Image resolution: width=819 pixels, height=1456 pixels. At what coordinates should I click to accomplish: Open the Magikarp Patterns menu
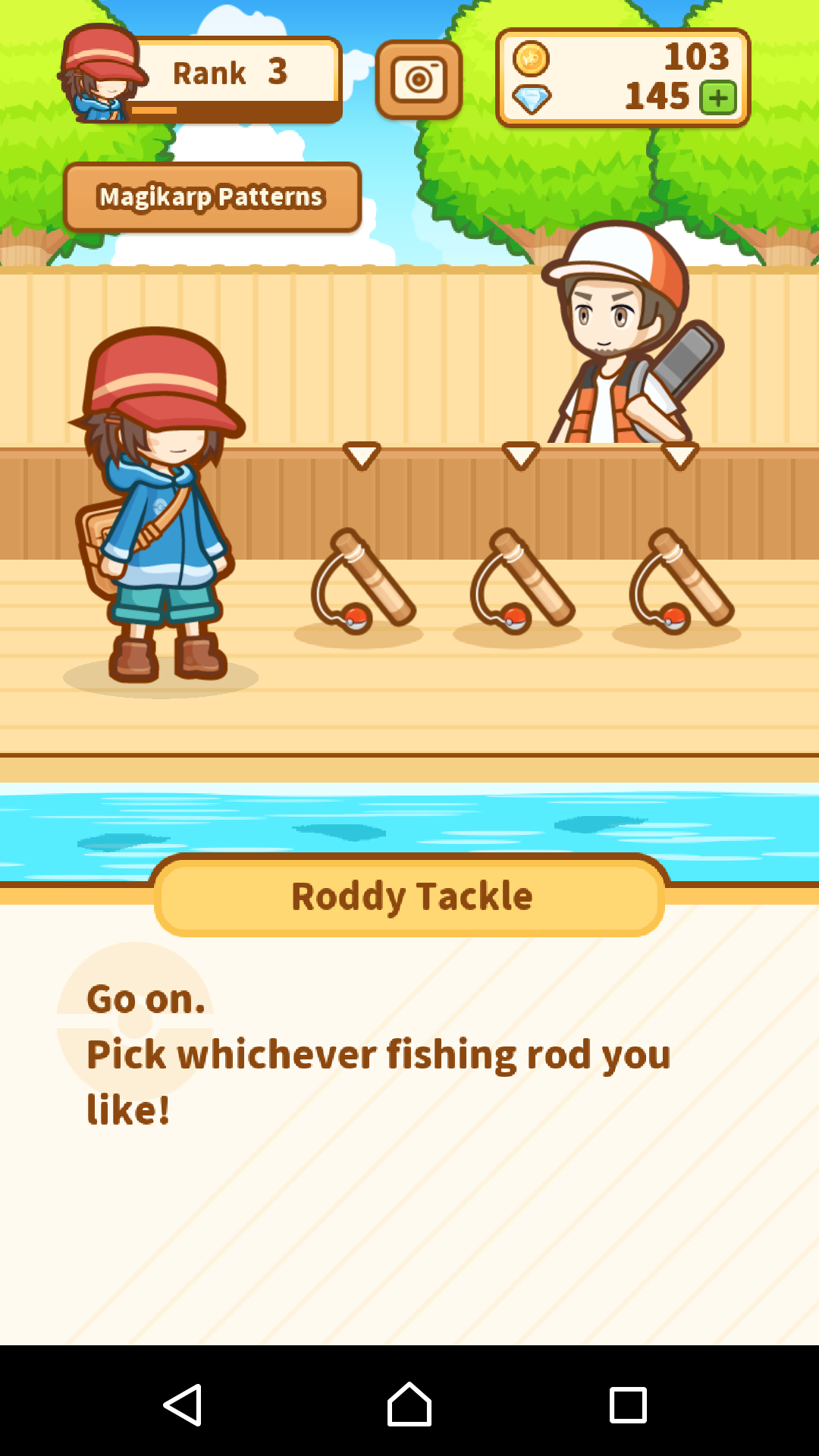pyautogui.click(x=212, y=197)
